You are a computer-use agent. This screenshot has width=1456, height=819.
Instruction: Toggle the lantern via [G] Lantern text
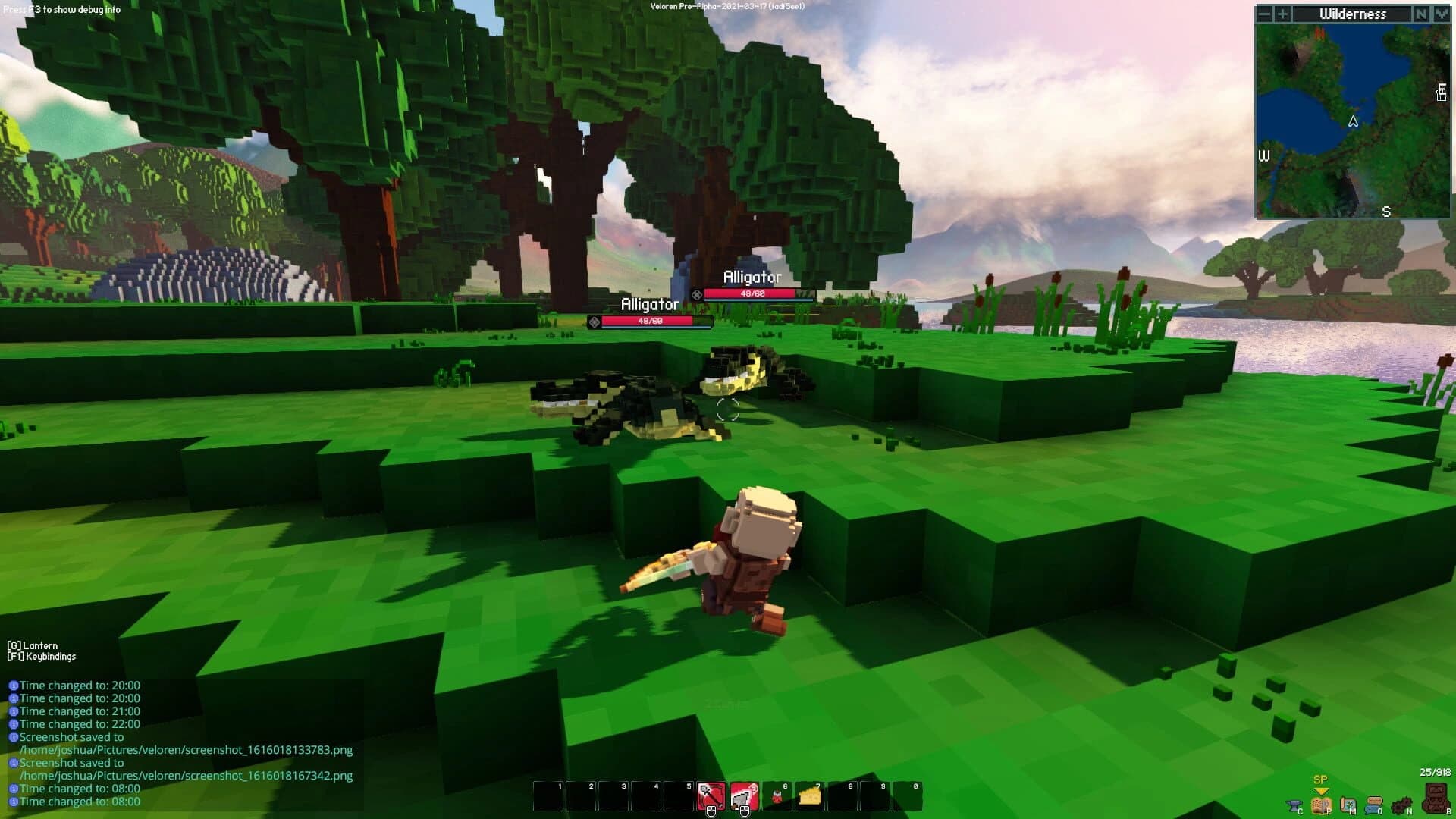32,645
